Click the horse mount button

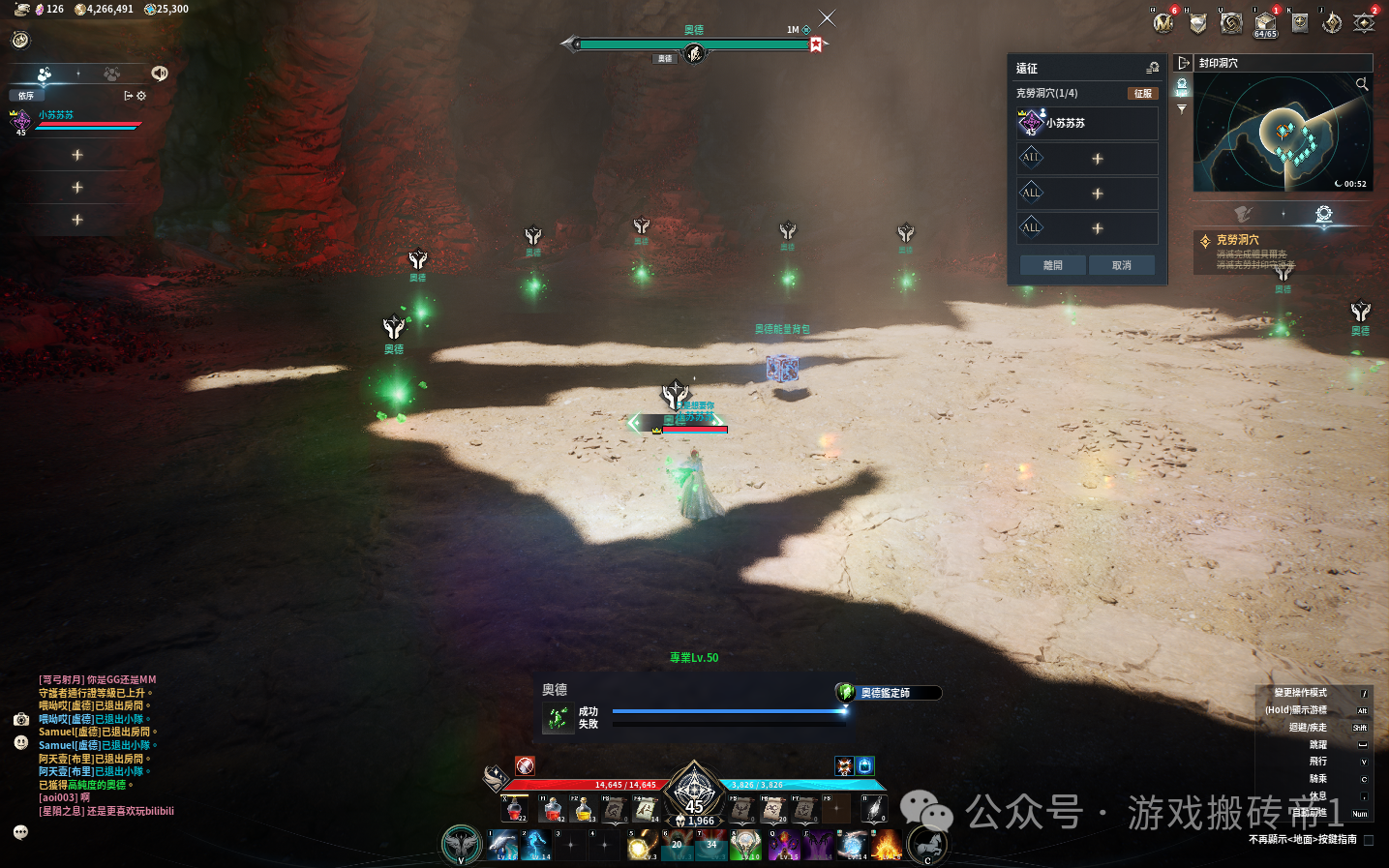tap(928, 845)
